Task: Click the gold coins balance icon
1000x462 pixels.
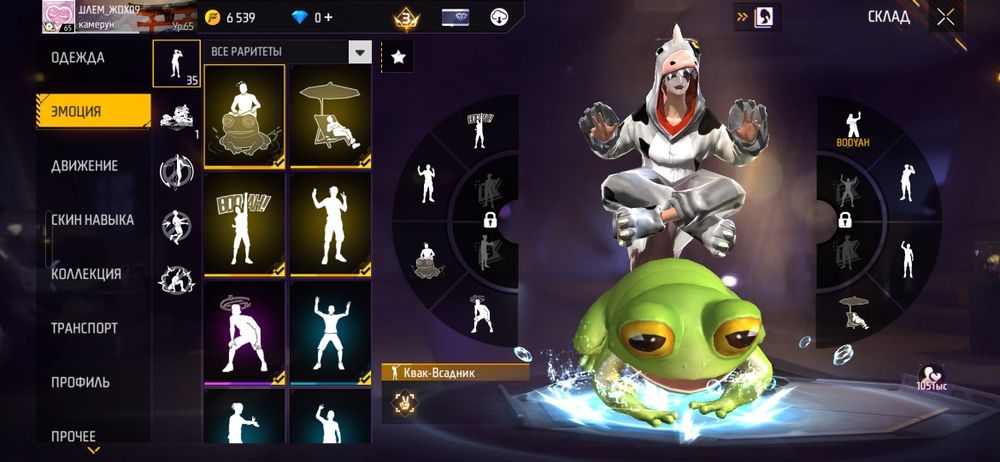Action: 212,18
